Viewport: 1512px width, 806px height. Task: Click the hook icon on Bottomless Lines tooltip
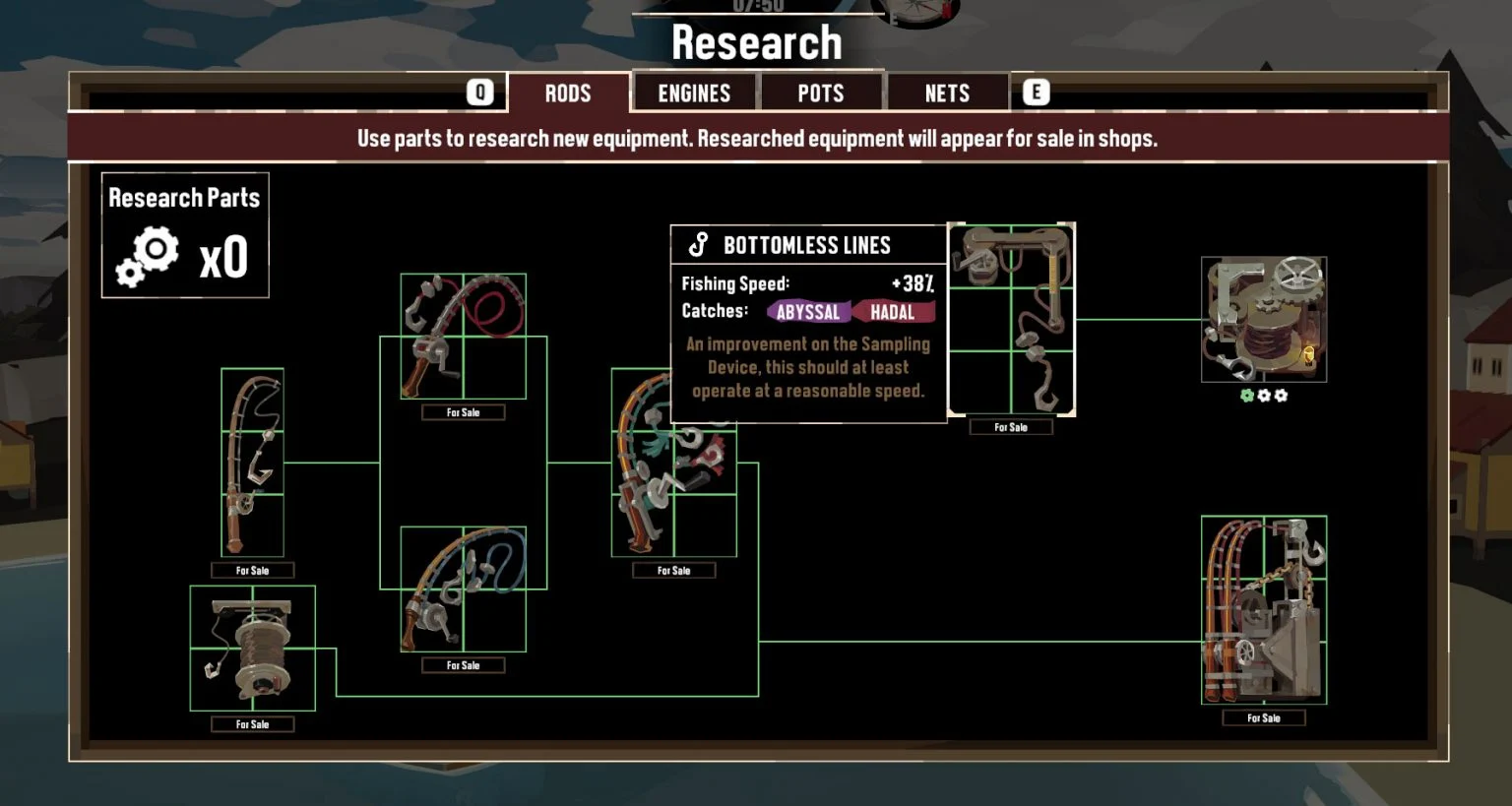click(699, 243)
